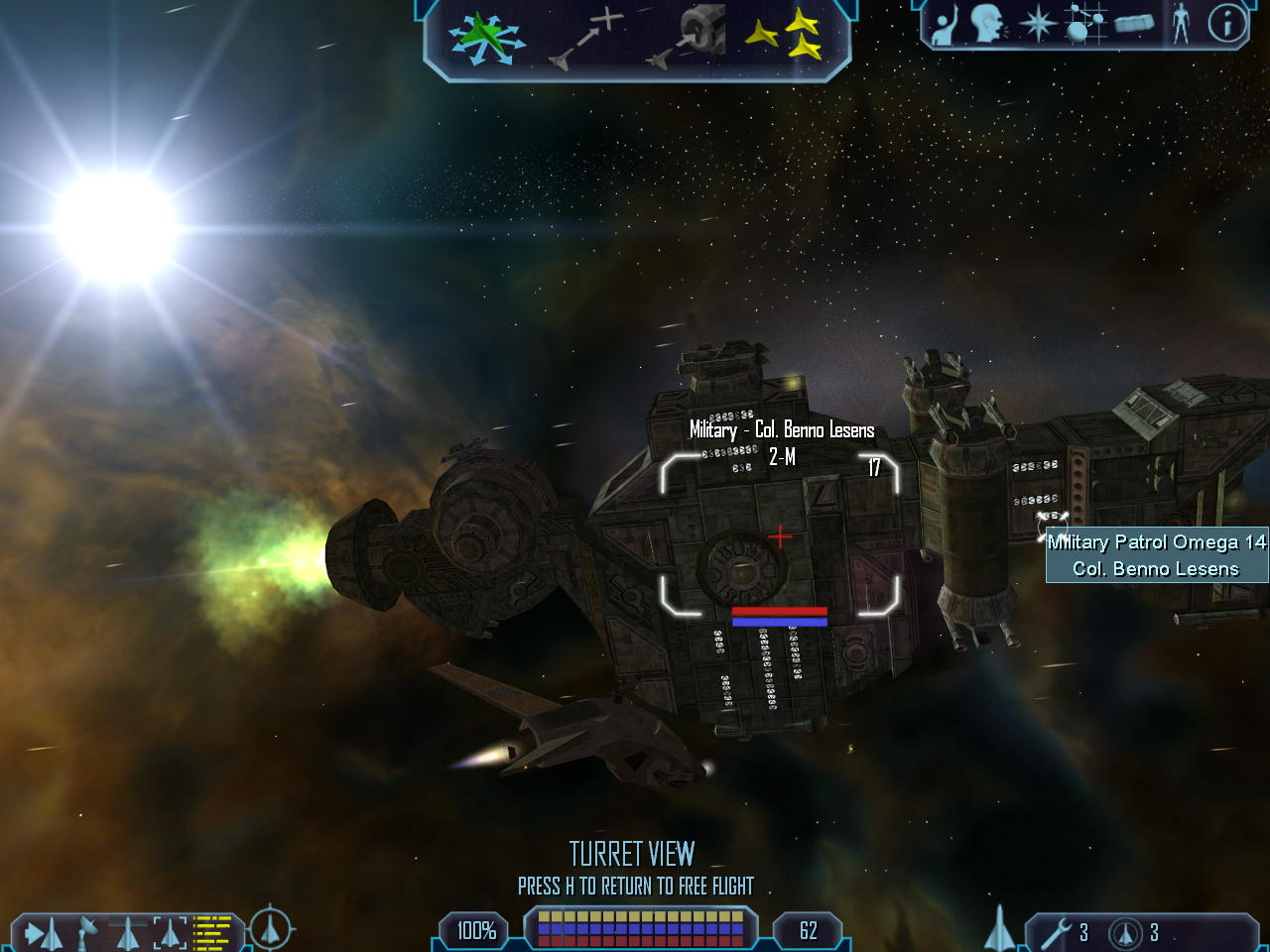The width and height of the screenshot is (1270, 952).
Task: Click the target bracket on the Military ship
Action: point(780,535)
